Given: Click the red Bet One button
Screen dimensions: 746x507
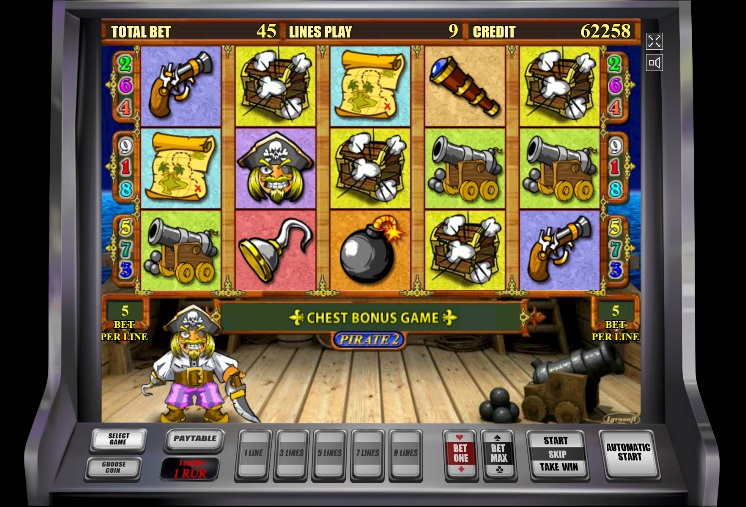Looking at the screenshot, I should coord(460,454).
